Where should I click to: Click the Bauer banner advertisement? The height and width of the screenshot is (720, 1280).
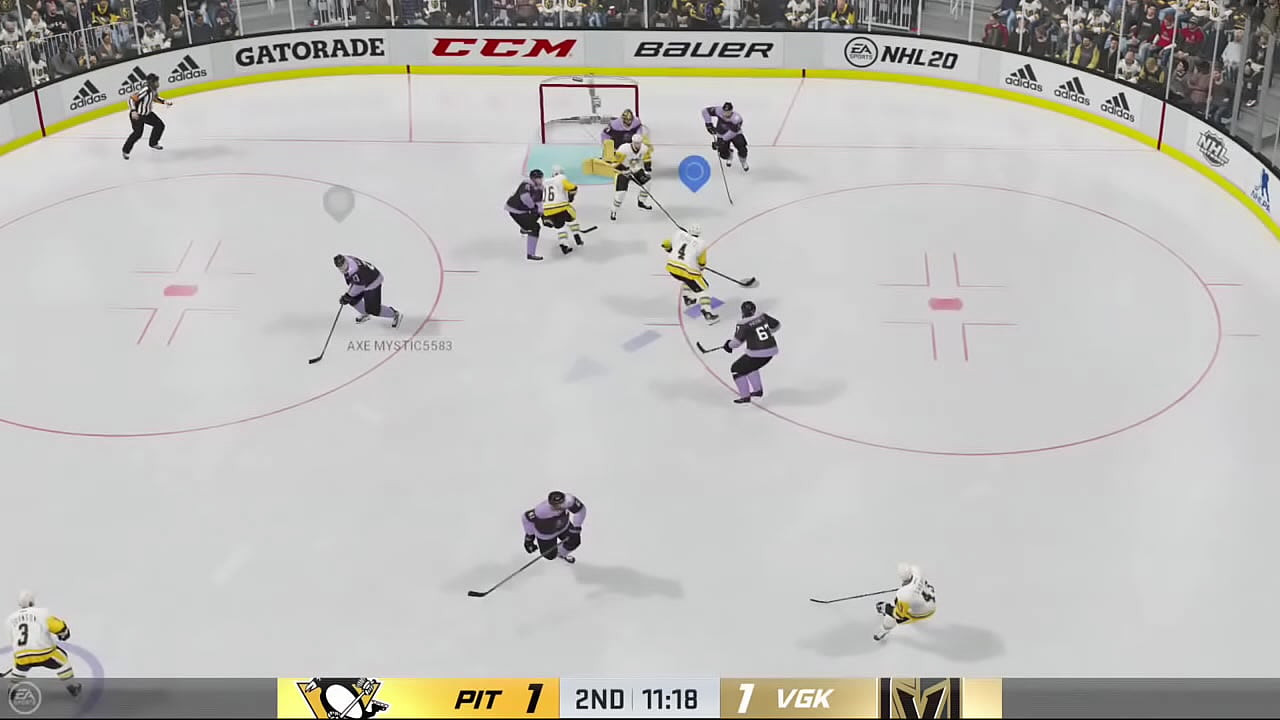click(x=703, y=49)
